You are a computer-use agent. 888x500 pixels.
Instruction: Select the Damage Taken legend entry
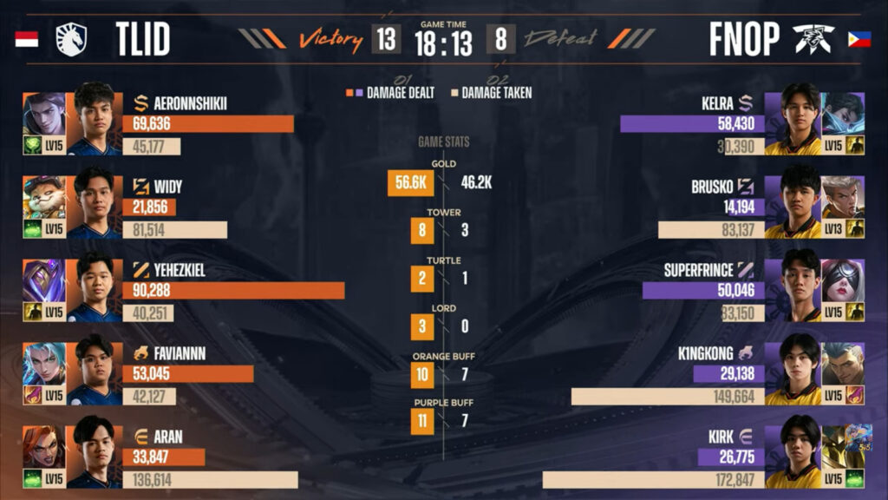click(x=492, y=93)
